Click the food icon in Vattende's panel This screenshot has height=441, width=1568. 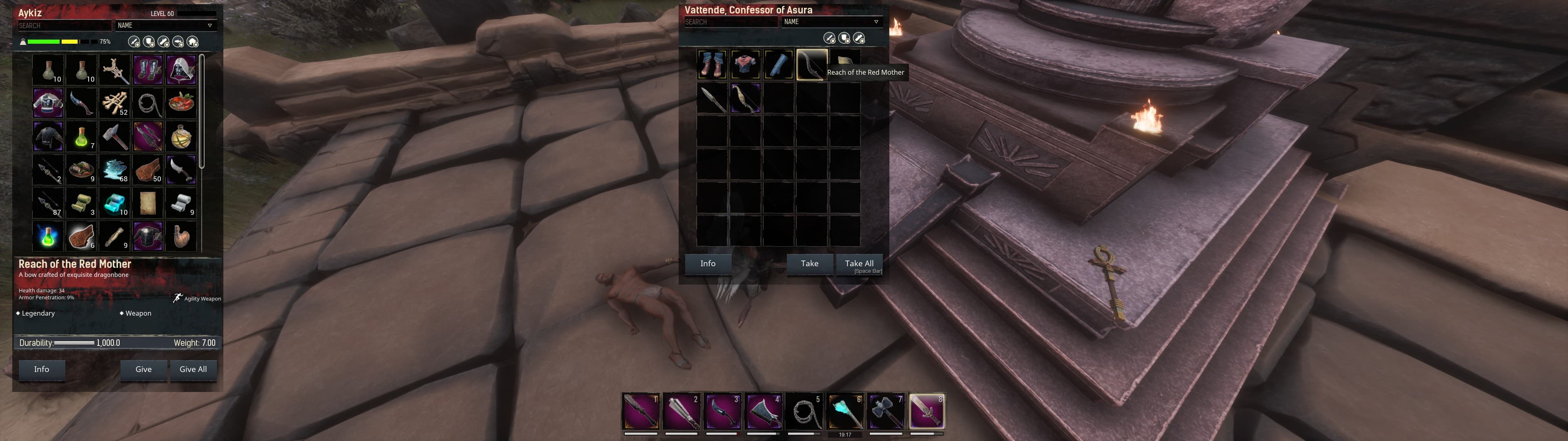[x=858, y=38]
